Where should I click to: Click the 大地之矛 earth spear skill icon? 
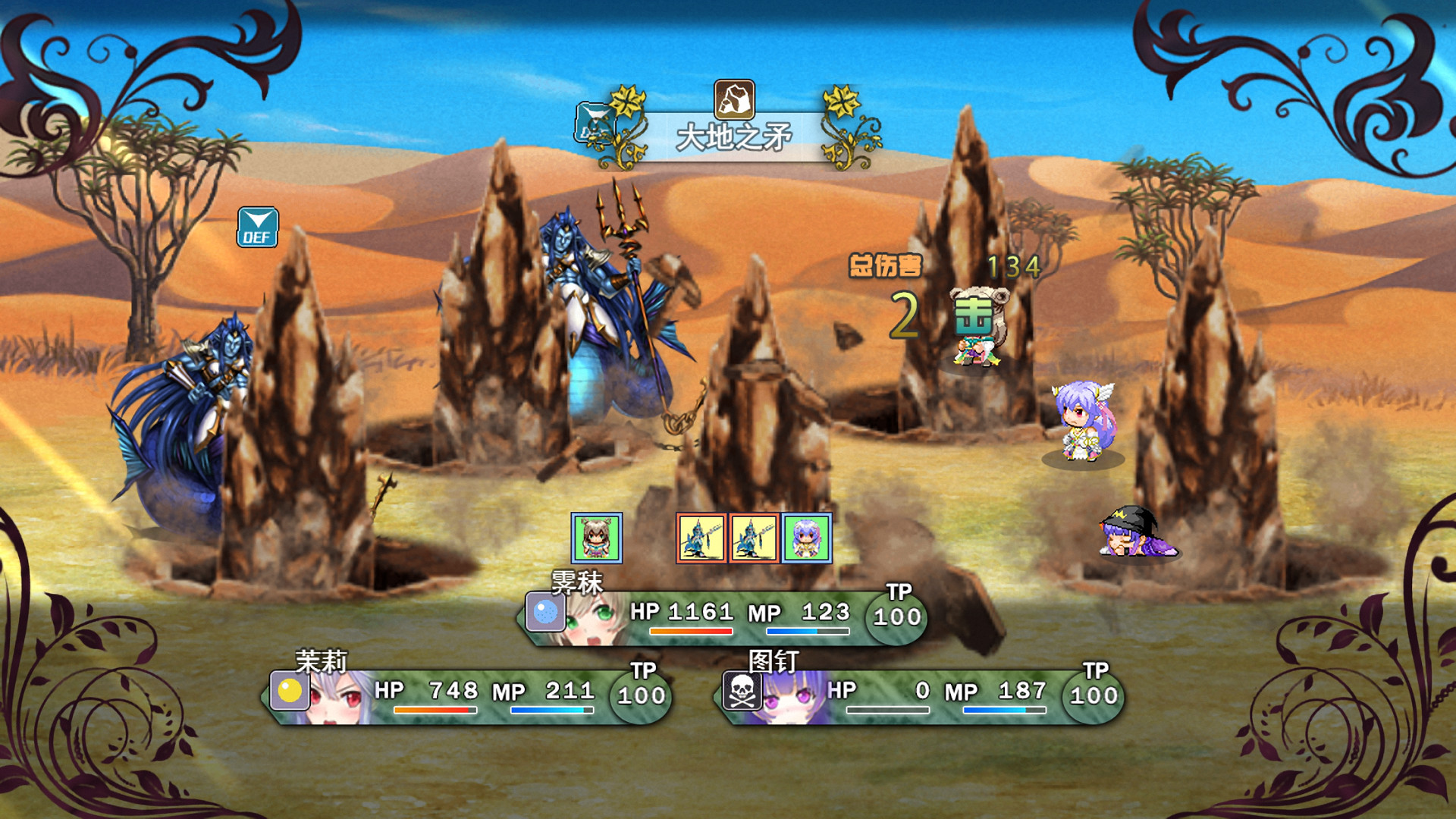[734, 99]
